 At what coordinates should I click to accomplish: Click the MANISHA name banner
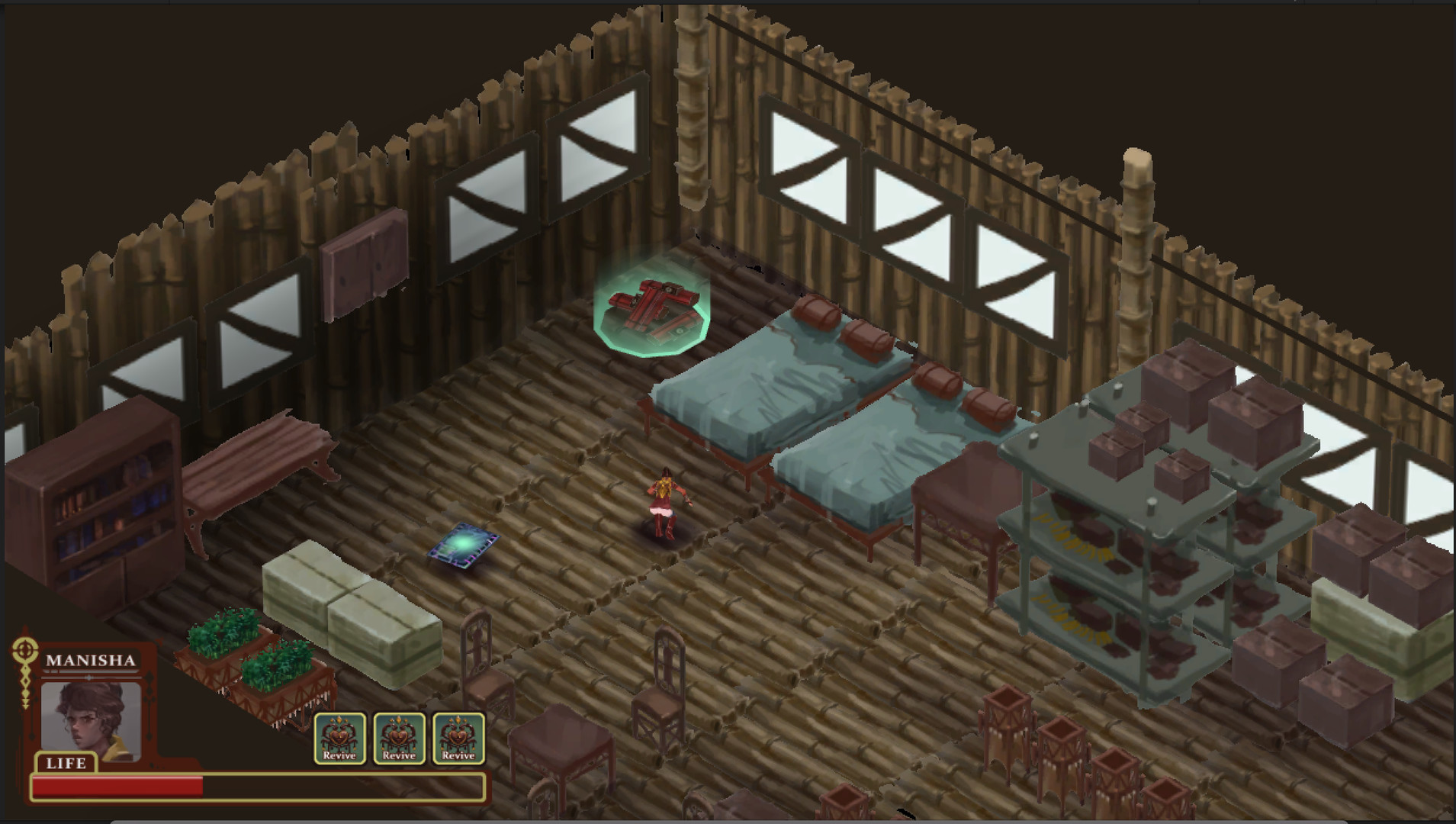(92, 659)
